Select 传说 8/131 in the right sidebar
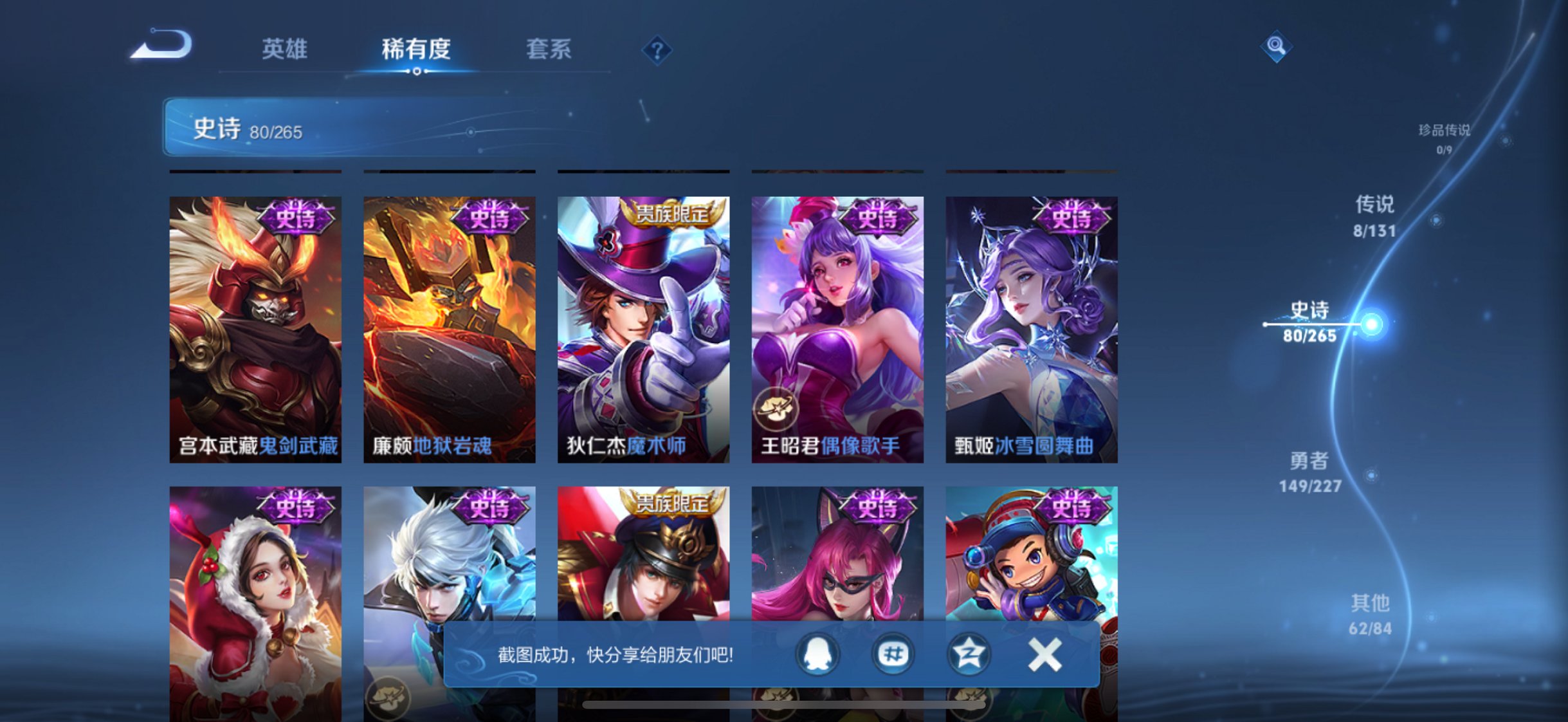The image size is (1568, 722). click(1375, 217)
